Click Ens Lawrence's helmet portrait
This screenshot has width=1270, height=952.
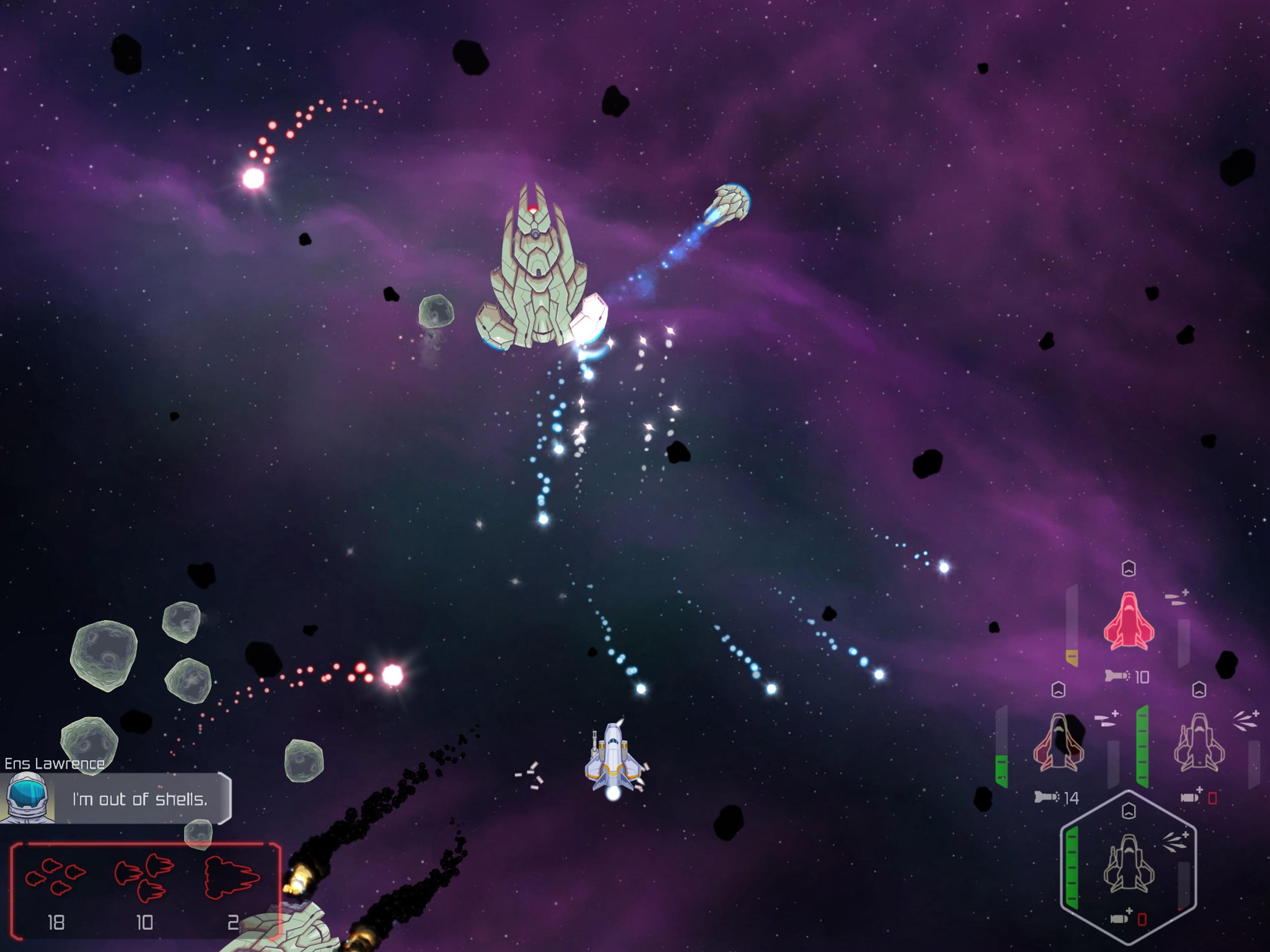26,797
